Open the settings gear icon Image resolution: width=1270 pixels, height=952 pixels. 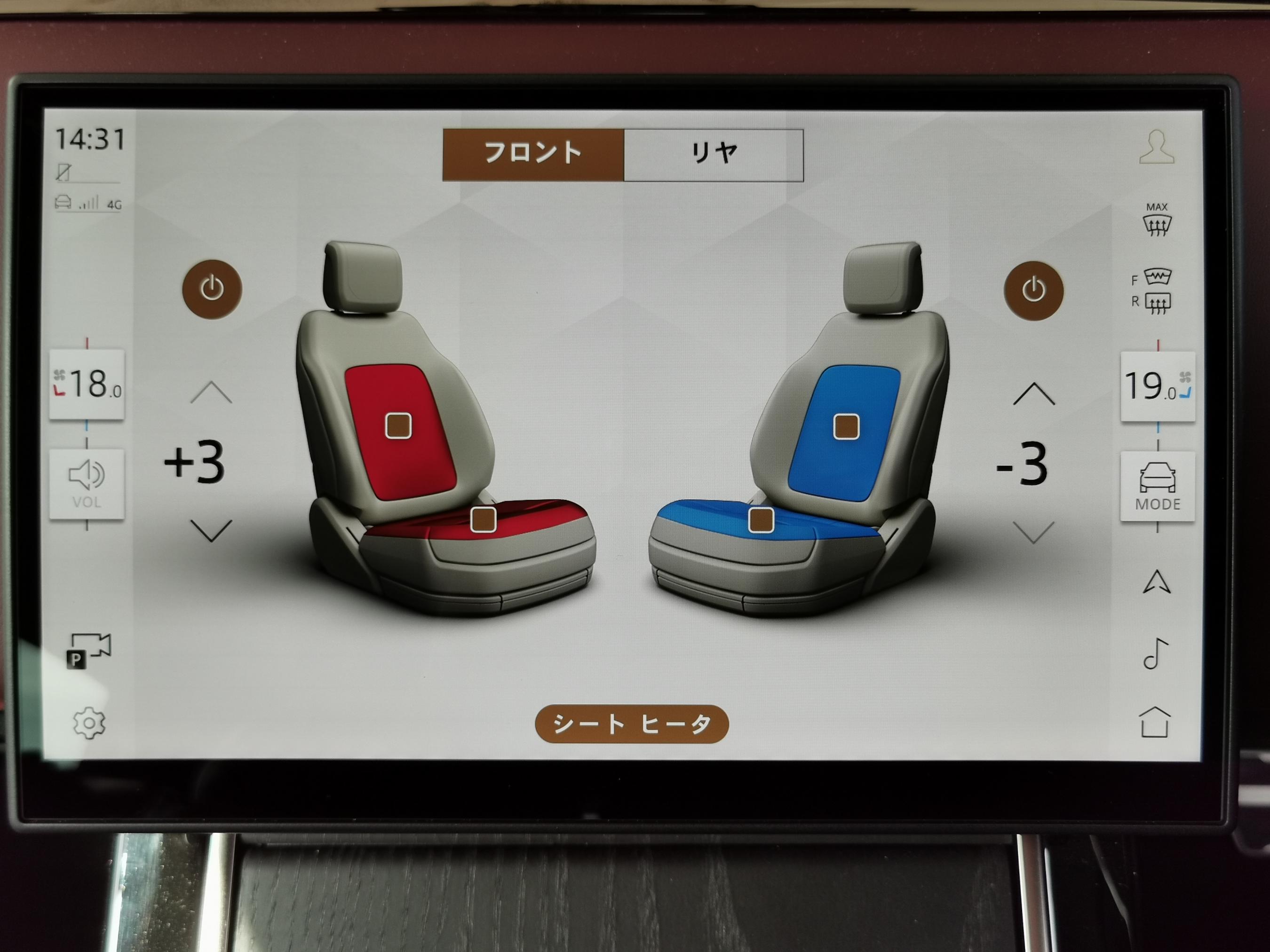(x=89, y=723)
